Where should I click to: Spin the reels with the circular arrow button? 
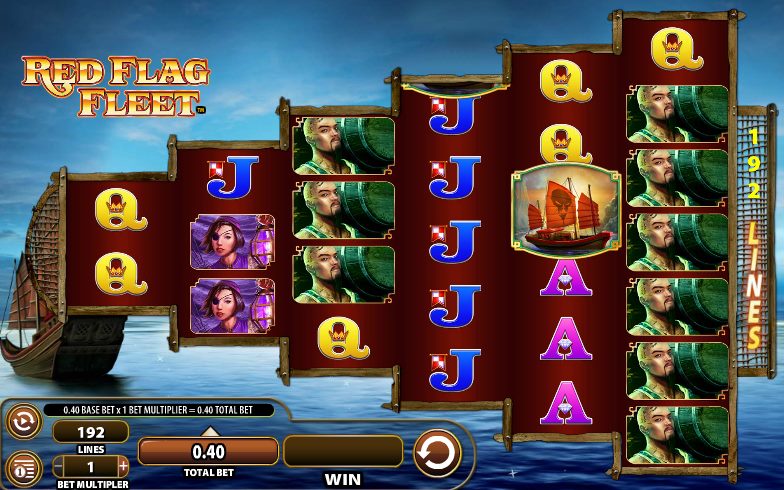tap(437, 452)
